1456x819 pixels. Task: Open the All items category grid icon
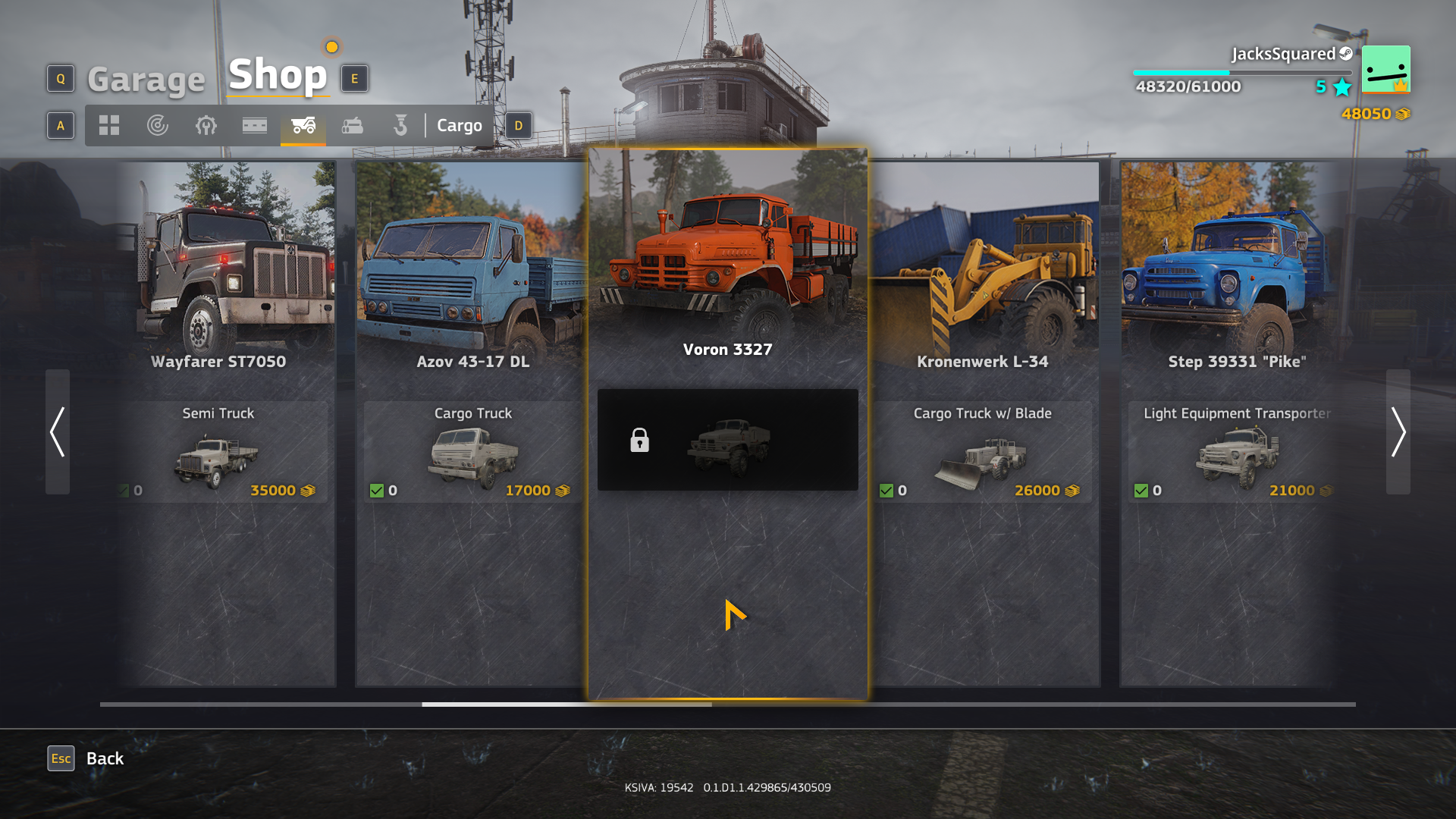click(x=108, y=125)
